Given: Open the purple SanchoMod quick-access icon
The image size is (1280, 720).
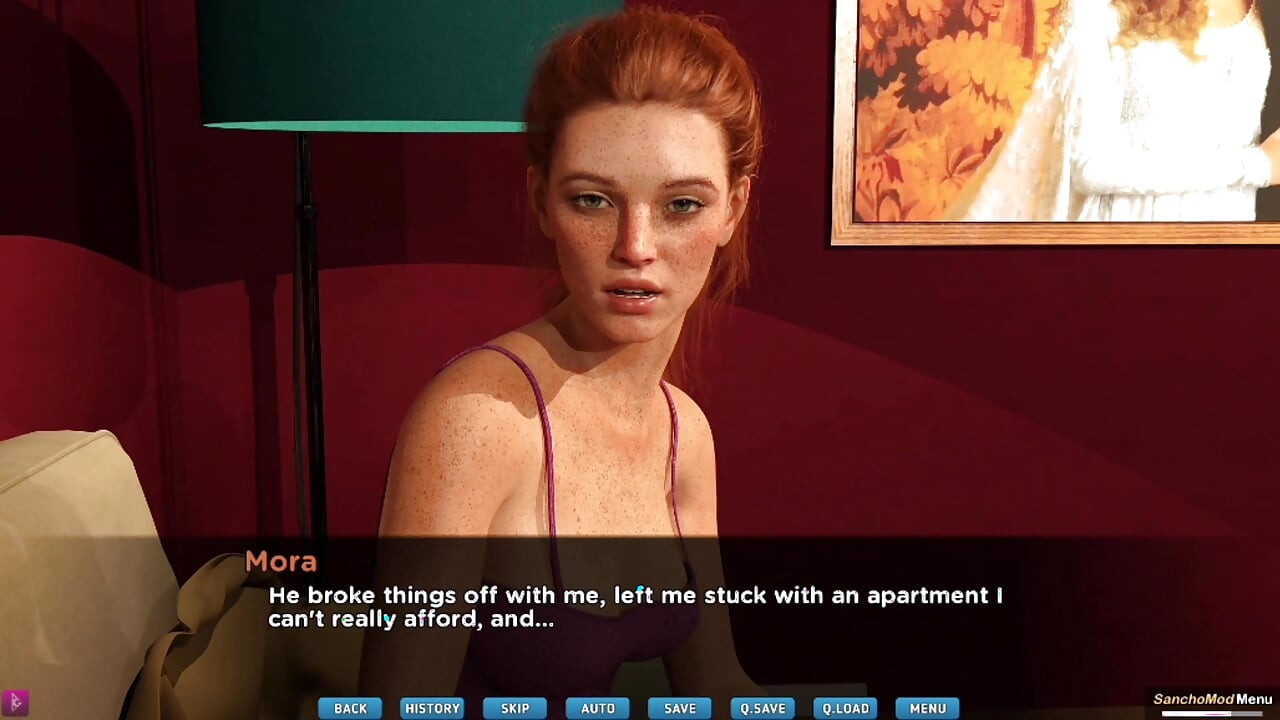Looking at the screenshot, I should pyautogui.click(x=14, y=701).
